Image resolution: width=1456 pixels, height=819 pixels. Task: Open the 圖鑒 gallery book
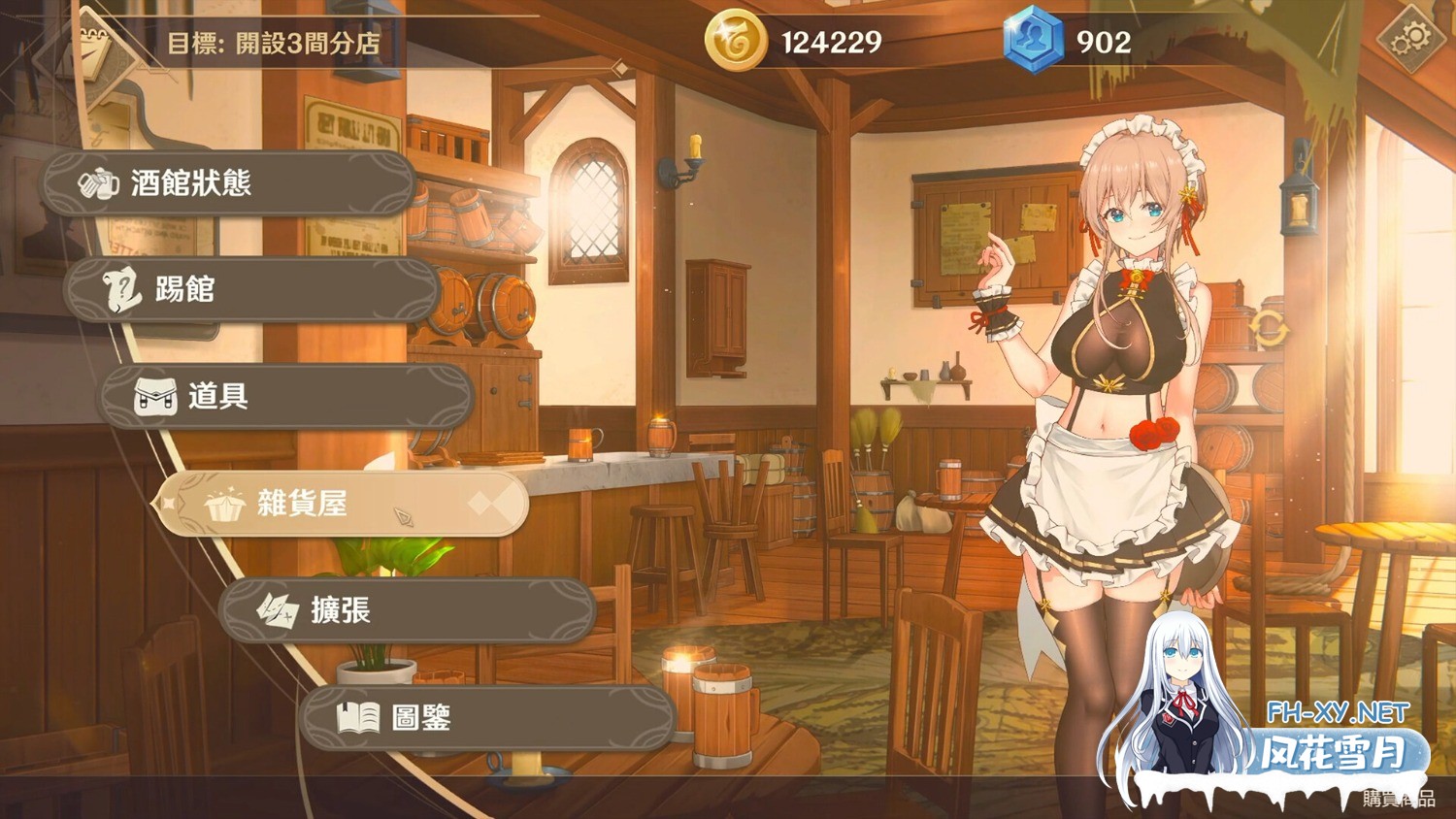pyautogui.click(x=487, y=718)
